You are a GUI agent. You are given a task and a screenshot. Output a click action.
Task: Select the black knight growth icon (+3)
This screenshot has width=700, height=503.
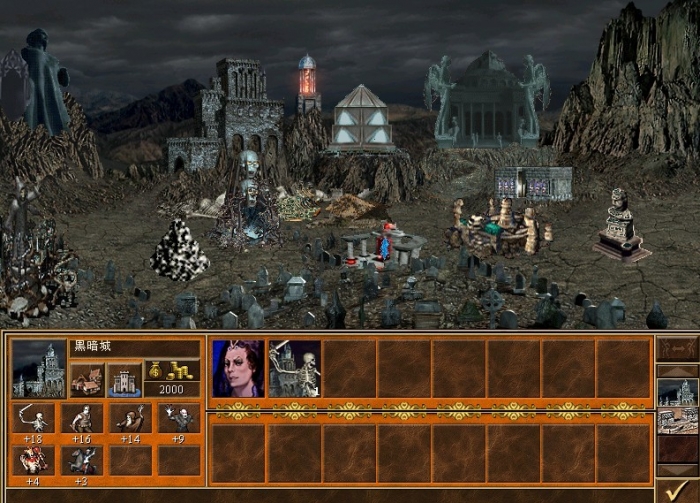click(x=82, y=460)
